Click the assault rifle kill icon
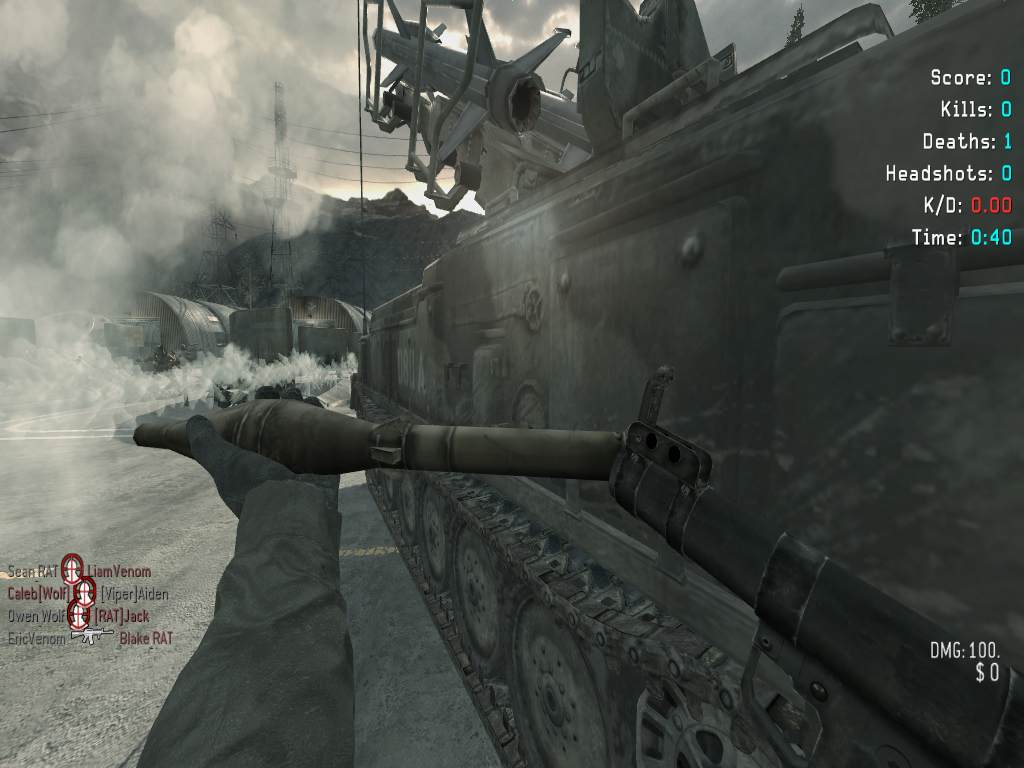Image resolution: width=1024 pixels, height=768 pixels. 92,636
